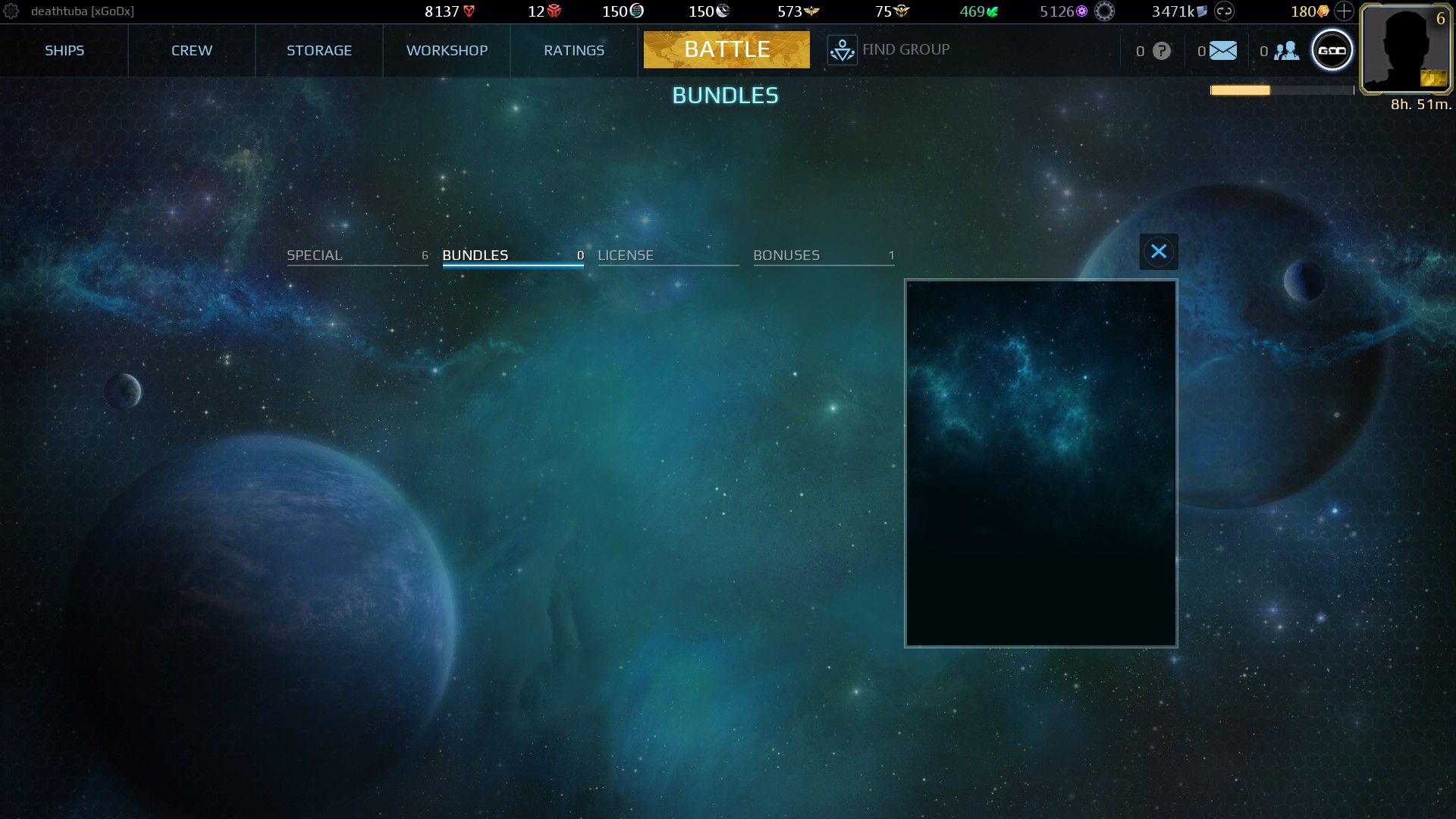Click the currency exchange arrows icon
The image size is (1456, 819).
point(1224,11)
